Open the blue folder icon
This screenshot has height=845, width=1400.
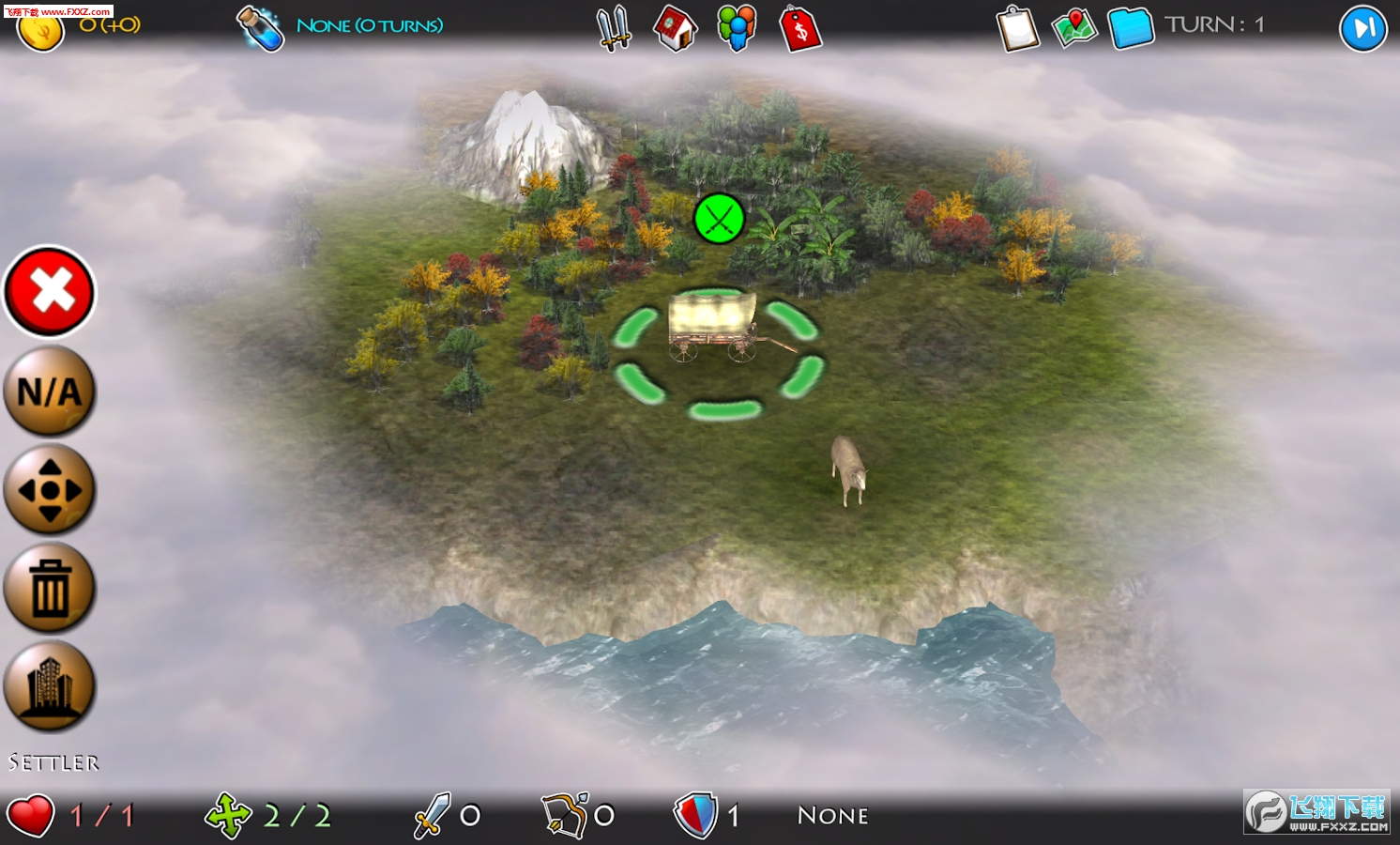1131,28
